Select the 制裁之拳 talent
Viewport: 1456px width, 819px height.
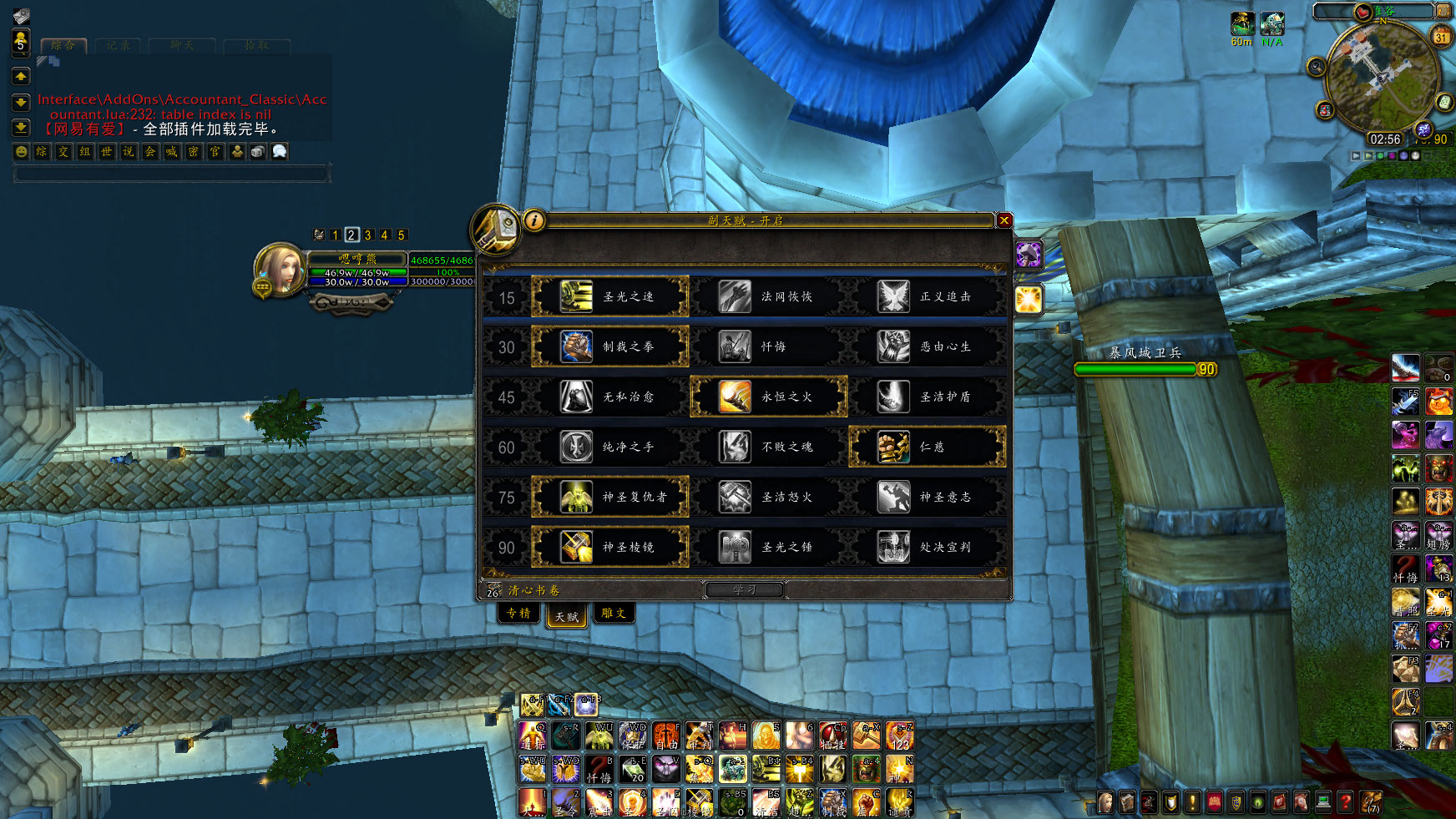click(610, 346)
